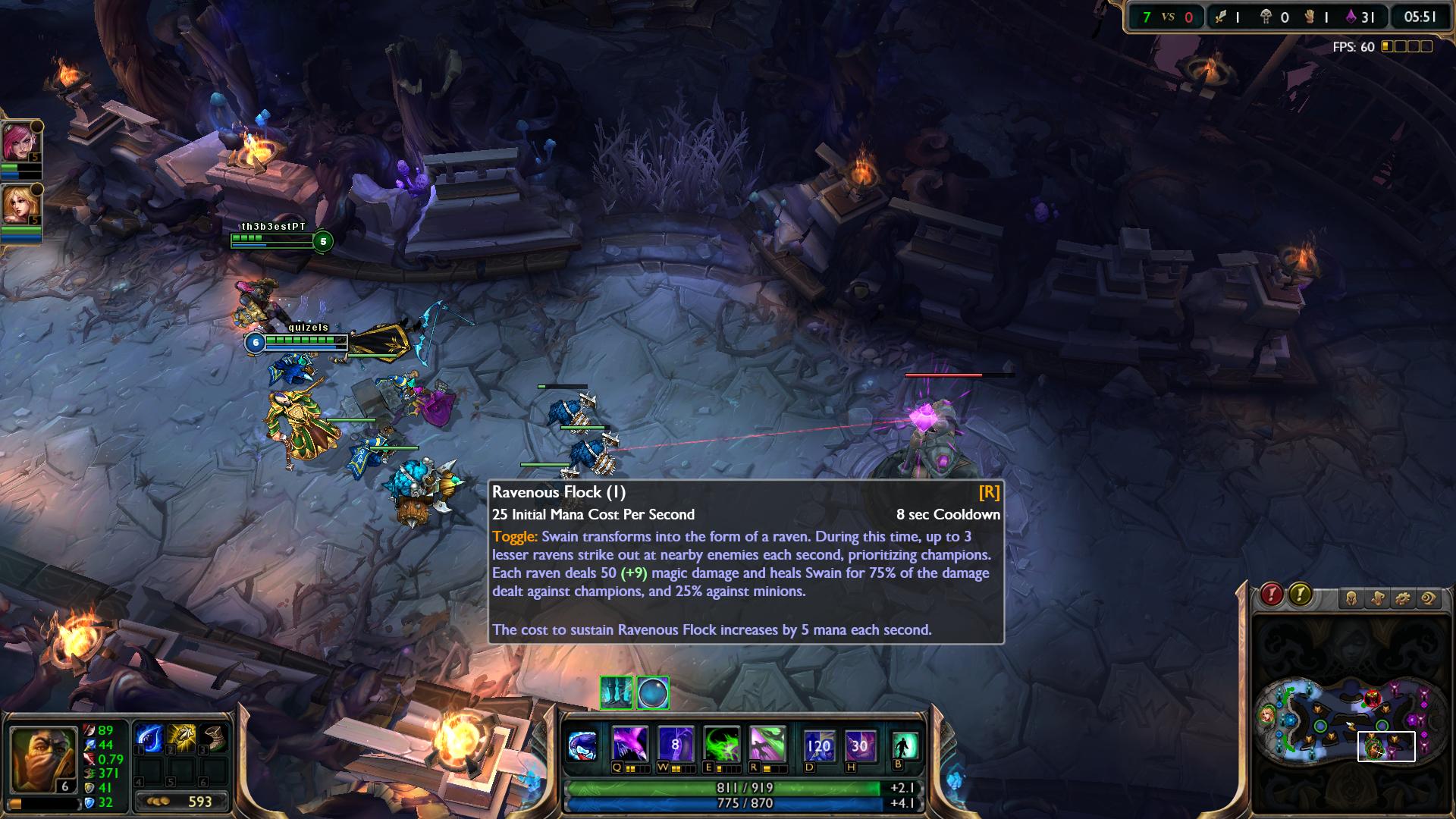Image resolution: width=1456 pixels, height=819 pixels.
Task: Select the W ability on cooldown
Action: [676, 744]
